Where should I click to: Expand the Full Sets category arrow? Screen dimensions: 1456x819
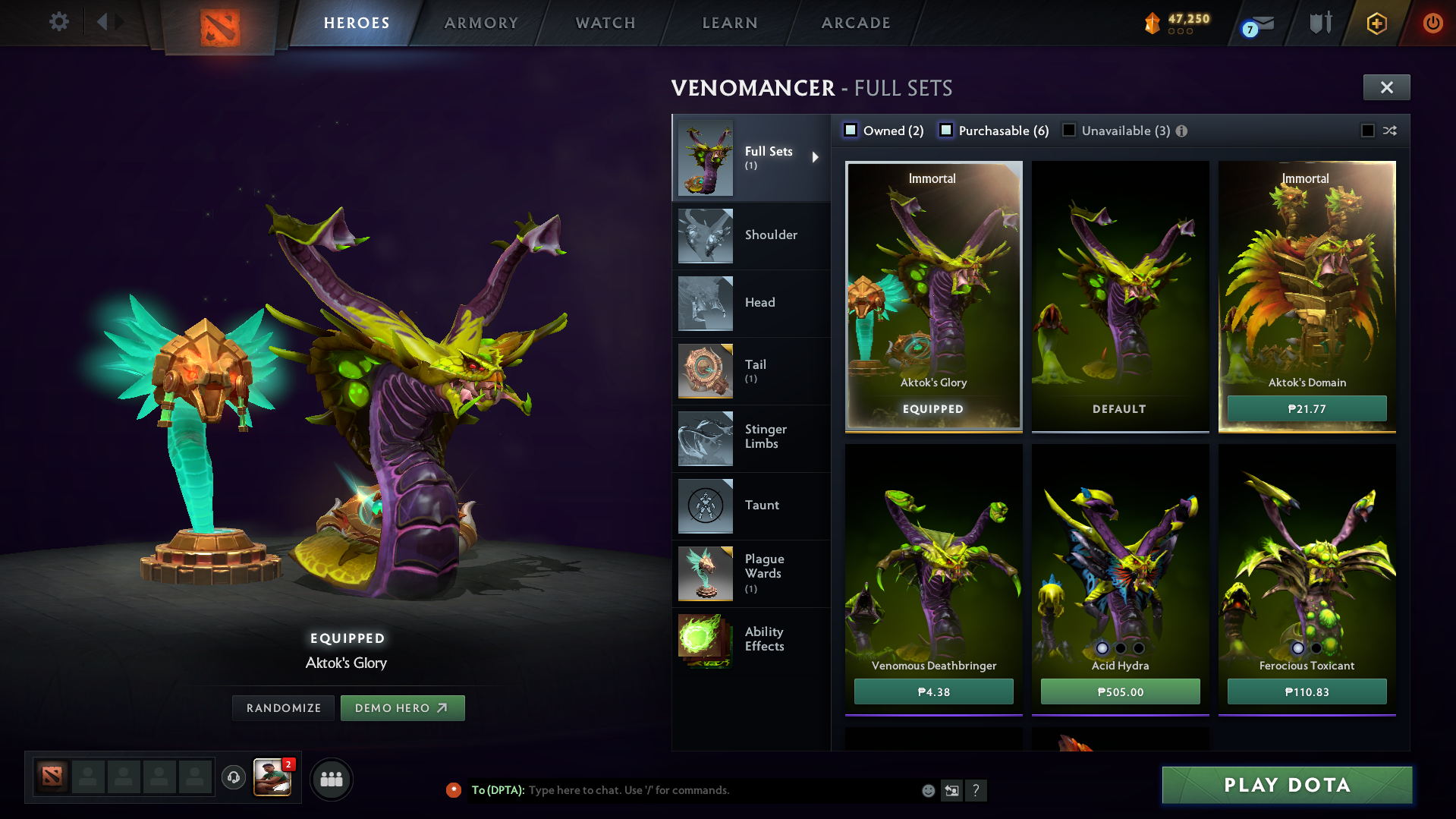816,157
